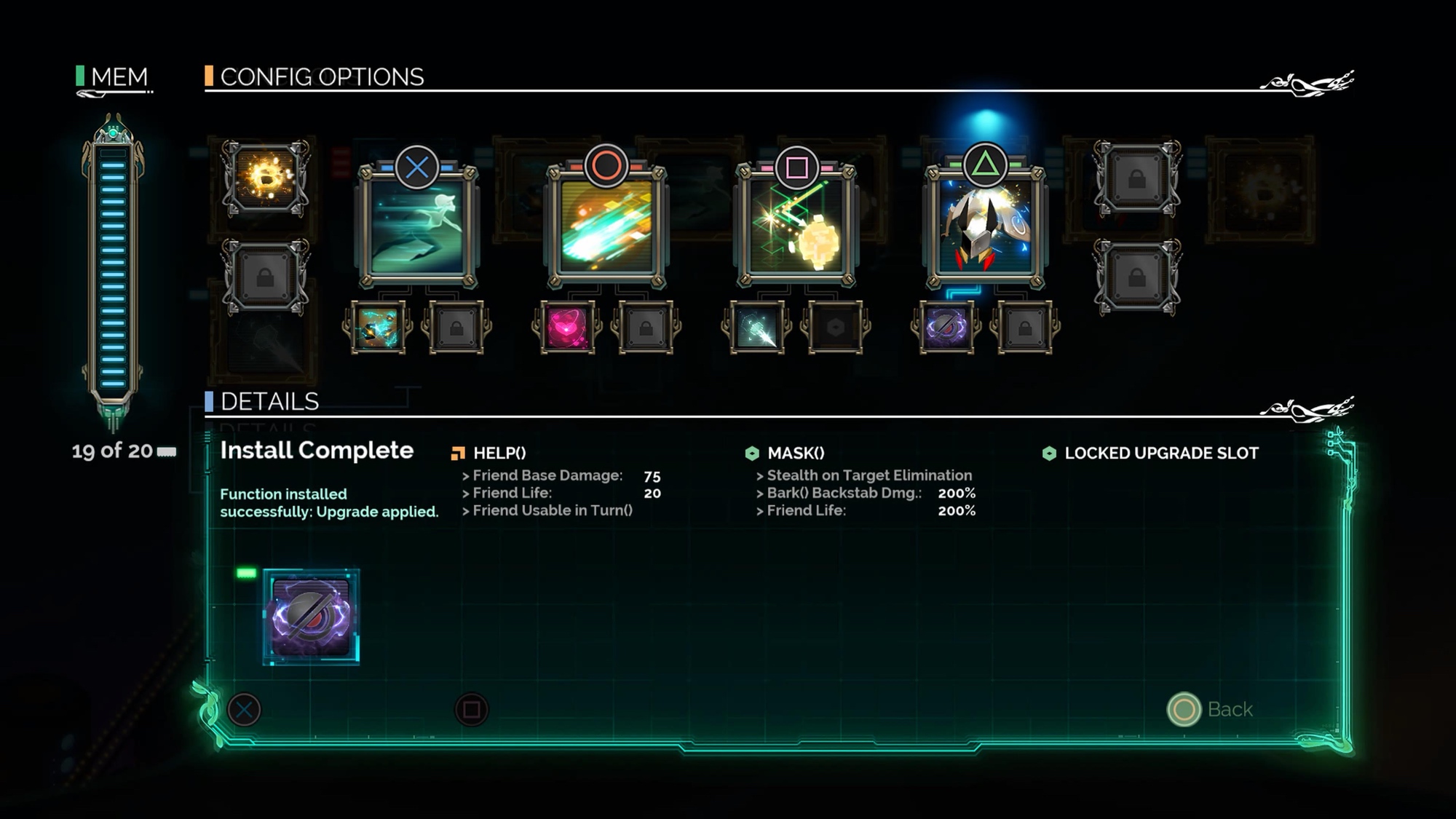Open the upgrade slot beneath Jaunt holding an icon
1456x819 pixels.
coord(377,328)
